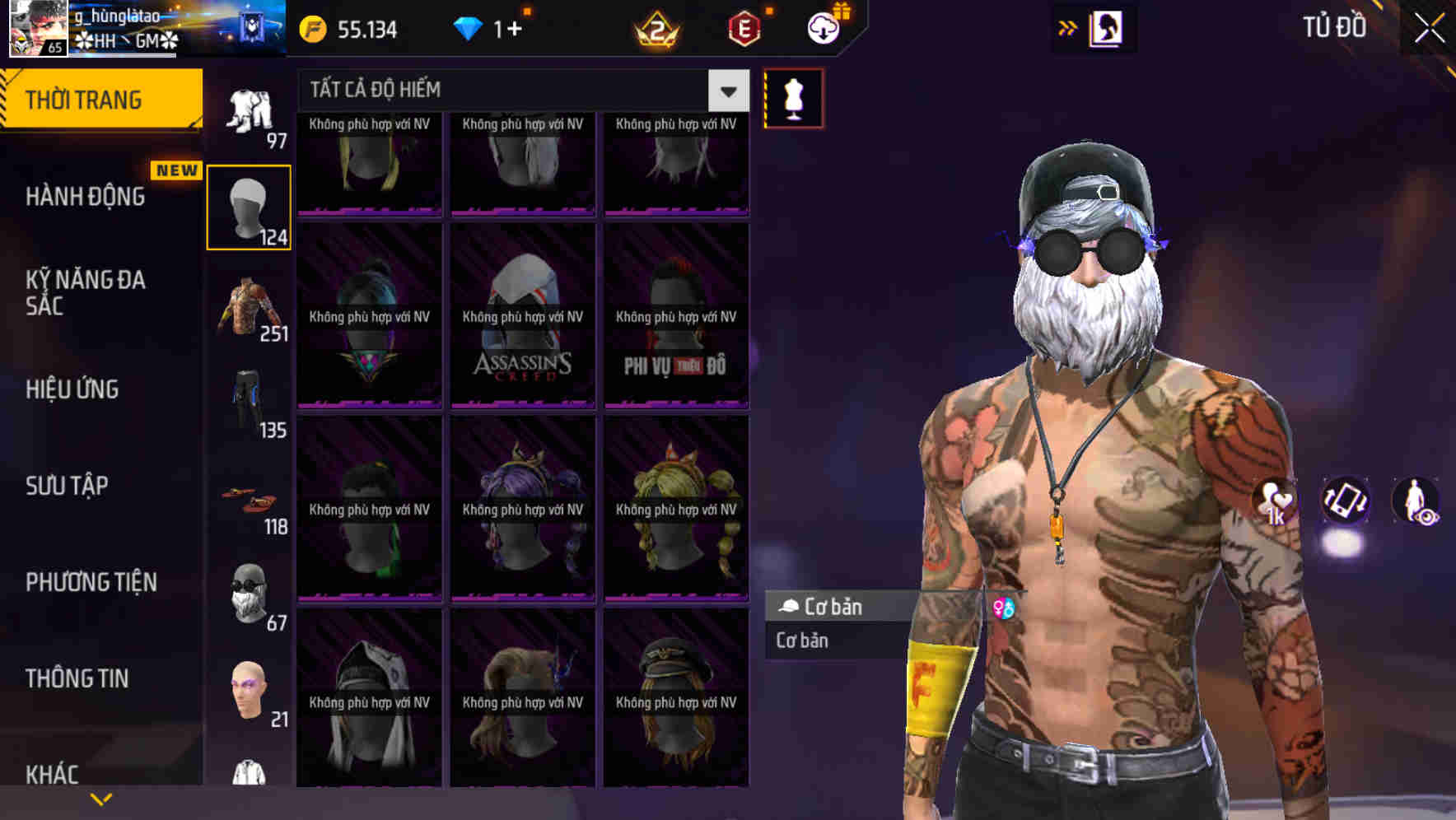Open the mannequin preview icon beside rarity filter
Image resolution: width=1456 pixels, height=820 pixels.
coord(792,97)
